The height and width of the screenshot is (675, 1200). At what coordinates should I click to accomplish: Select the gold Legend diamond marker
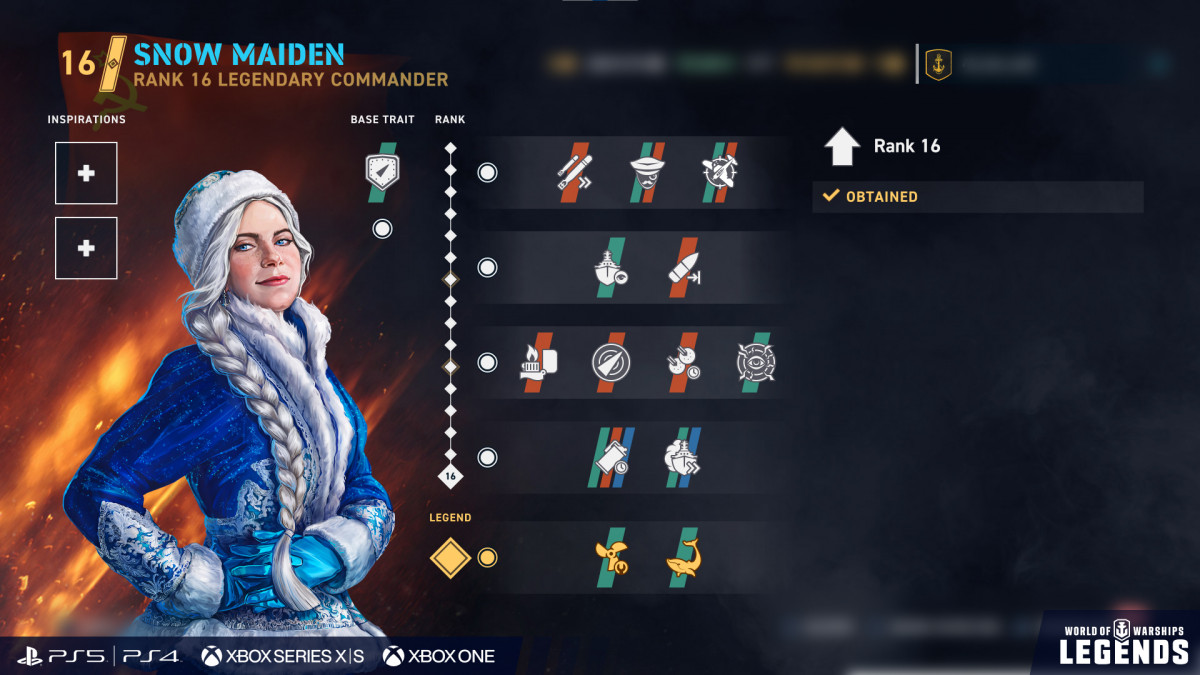450,557
